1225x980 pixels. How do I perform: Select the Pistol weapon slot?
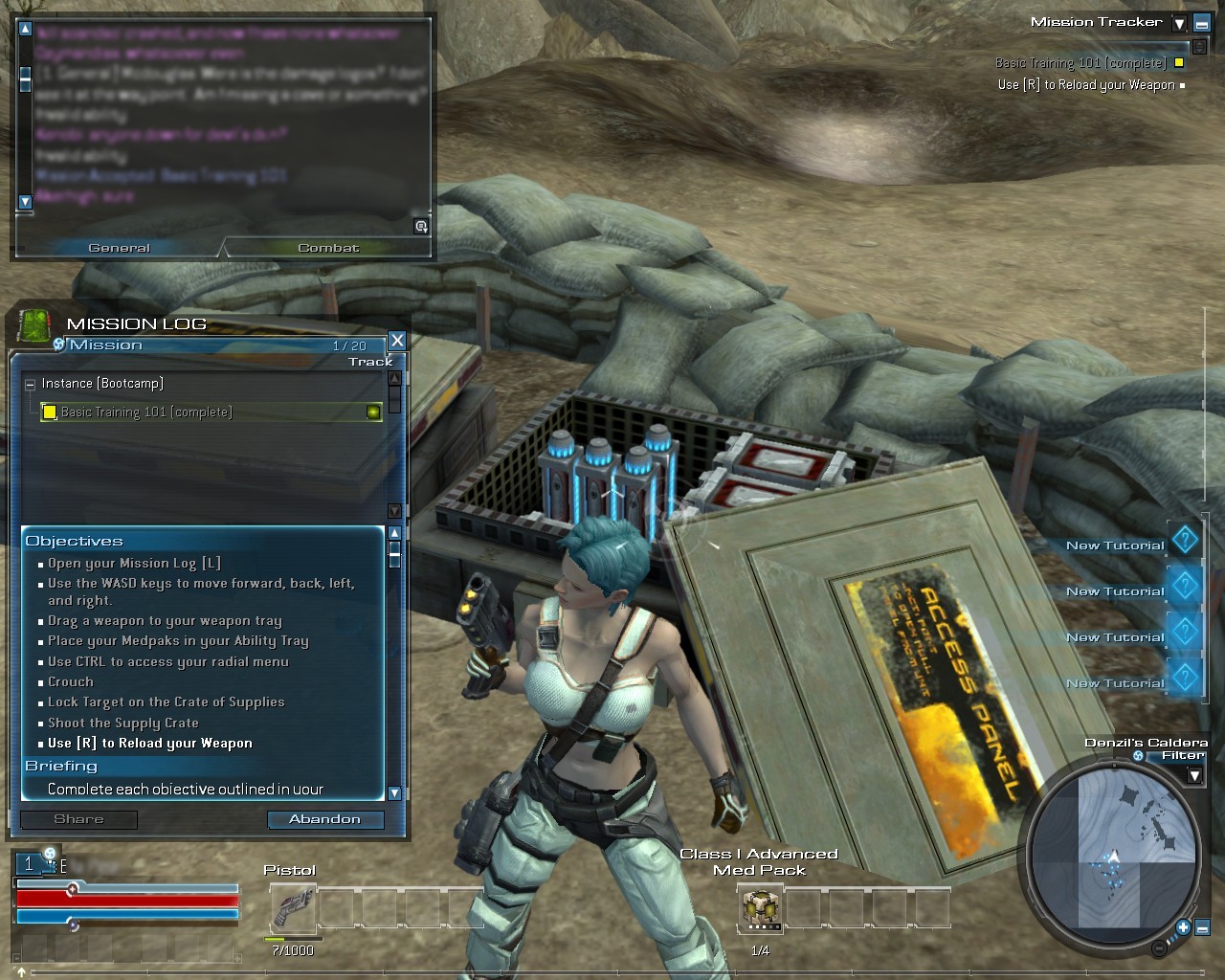(x=293, y=907)
